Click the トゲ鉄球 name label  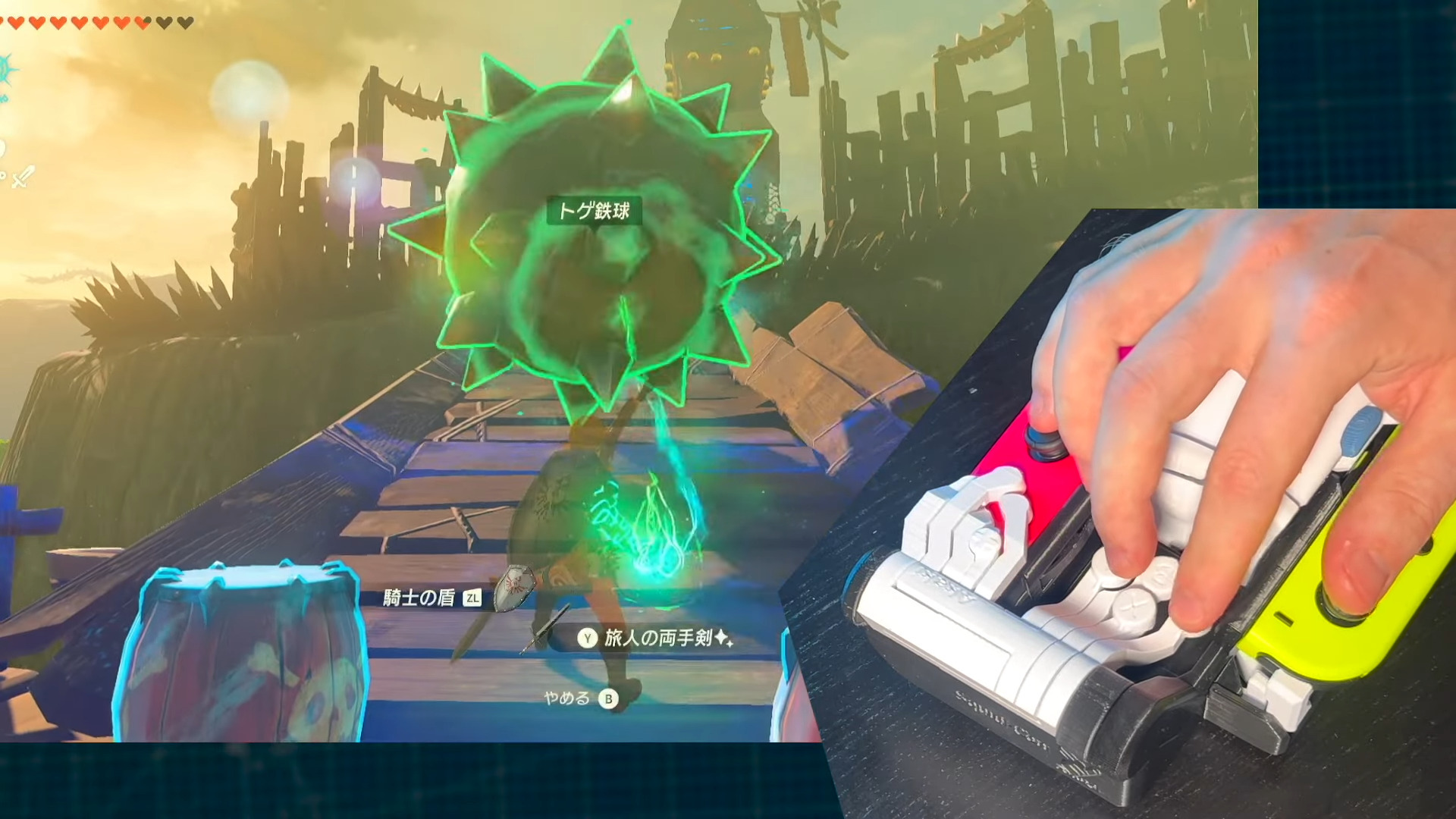[594, 211]
